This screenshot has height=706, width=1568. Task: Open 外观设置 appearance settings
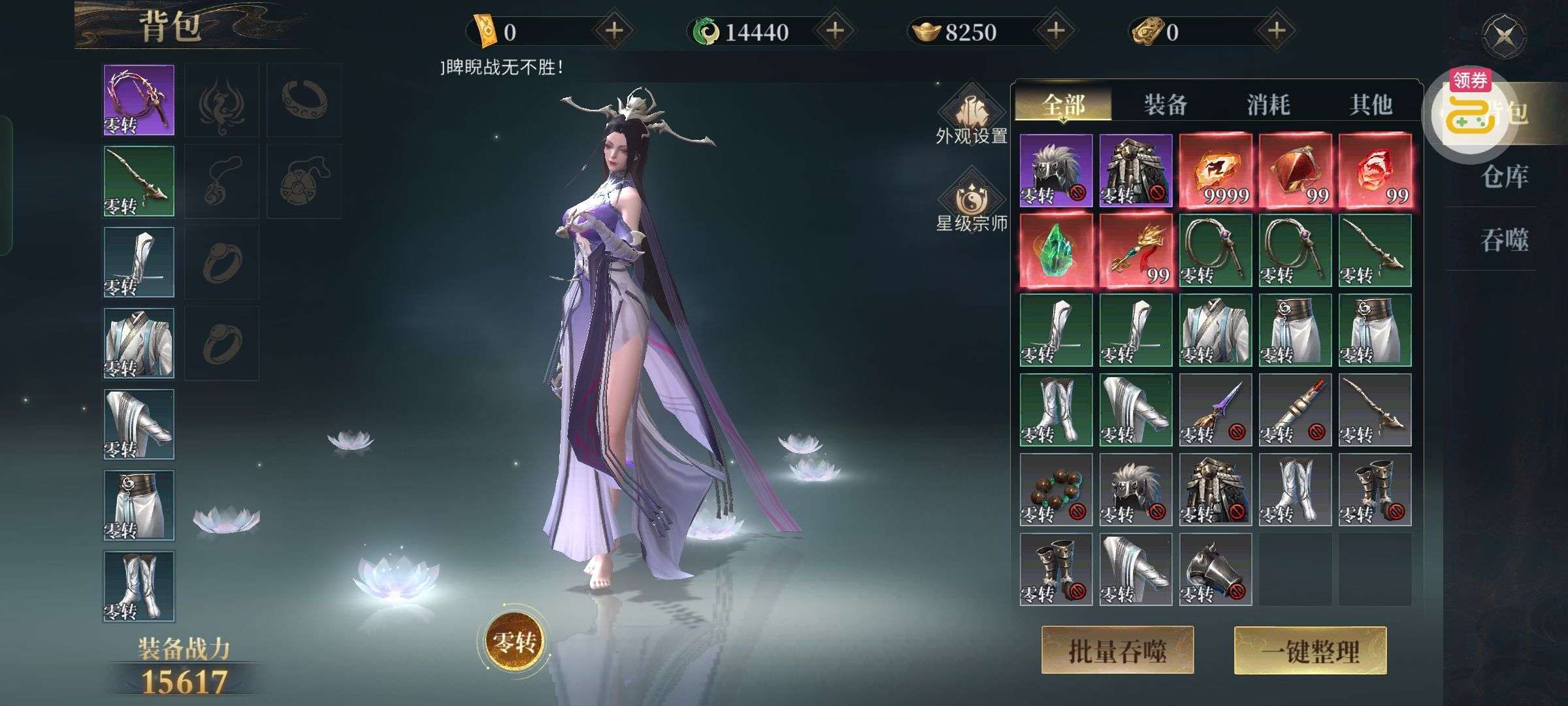coord(972,119)
